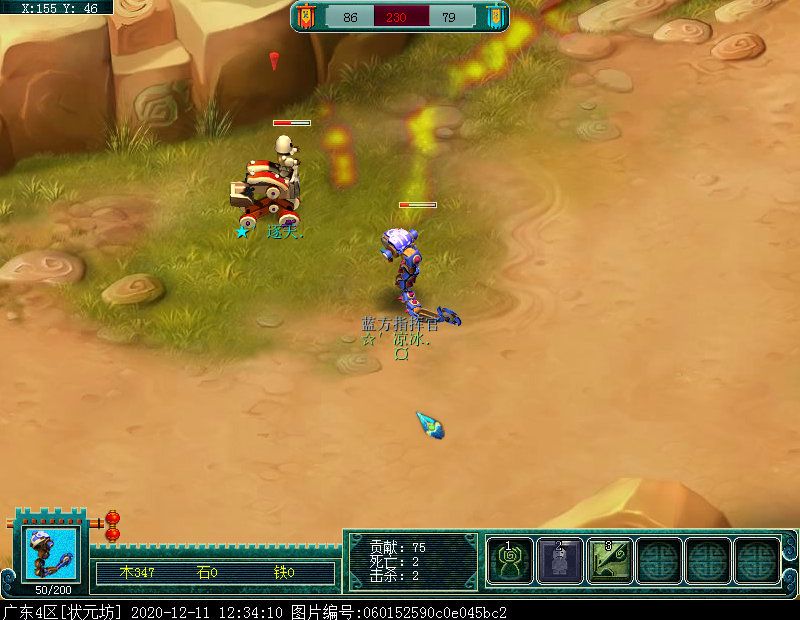Image resolution: width=800 pixels, height=620 pixels.
Task: Select skill slot 2 with the grey figure
Action: 559,561
